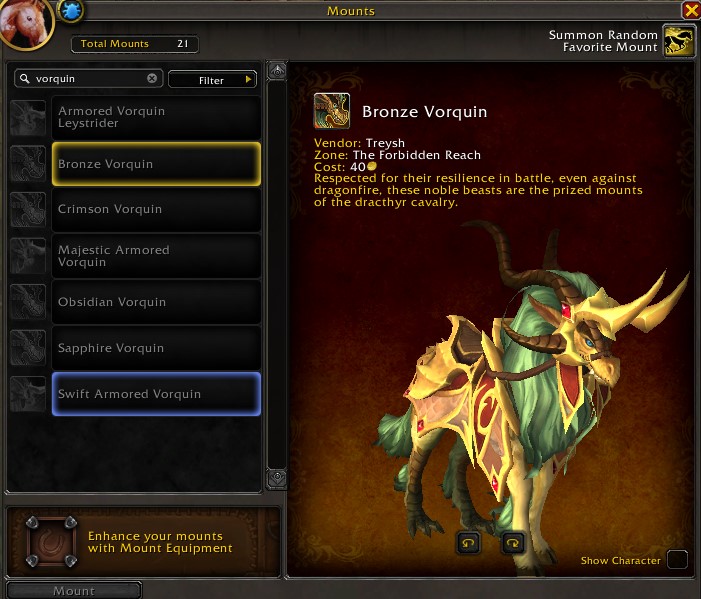Select the Bronze Vorquin entry
701x599 pixels.
155,164
